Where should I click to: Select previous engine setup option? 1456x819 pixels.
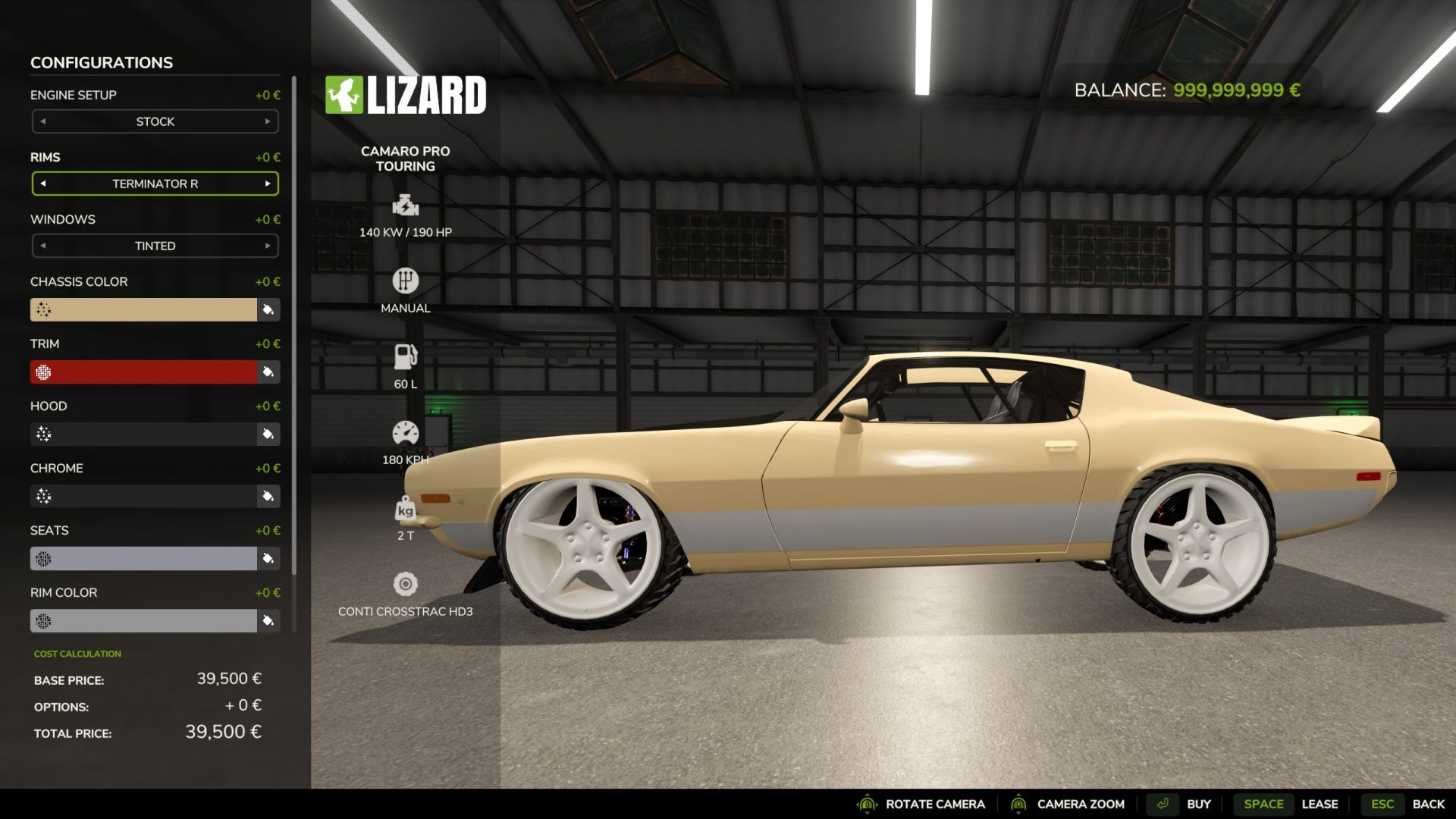click(43, 121)
